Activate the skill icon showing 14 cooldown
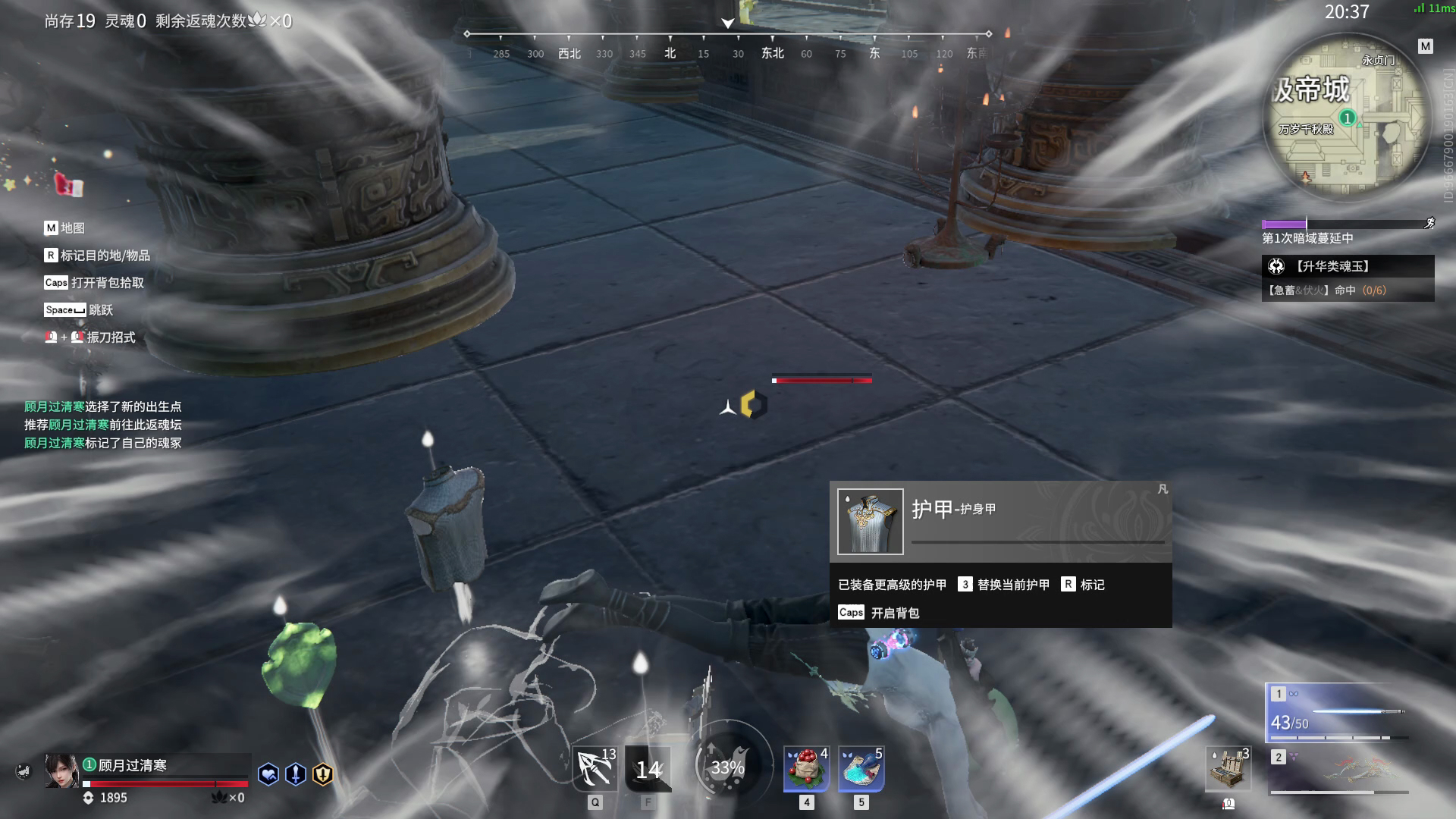The height and width of the screenshot is (819, 1456). pyautogui.click(x=648, y=769)
